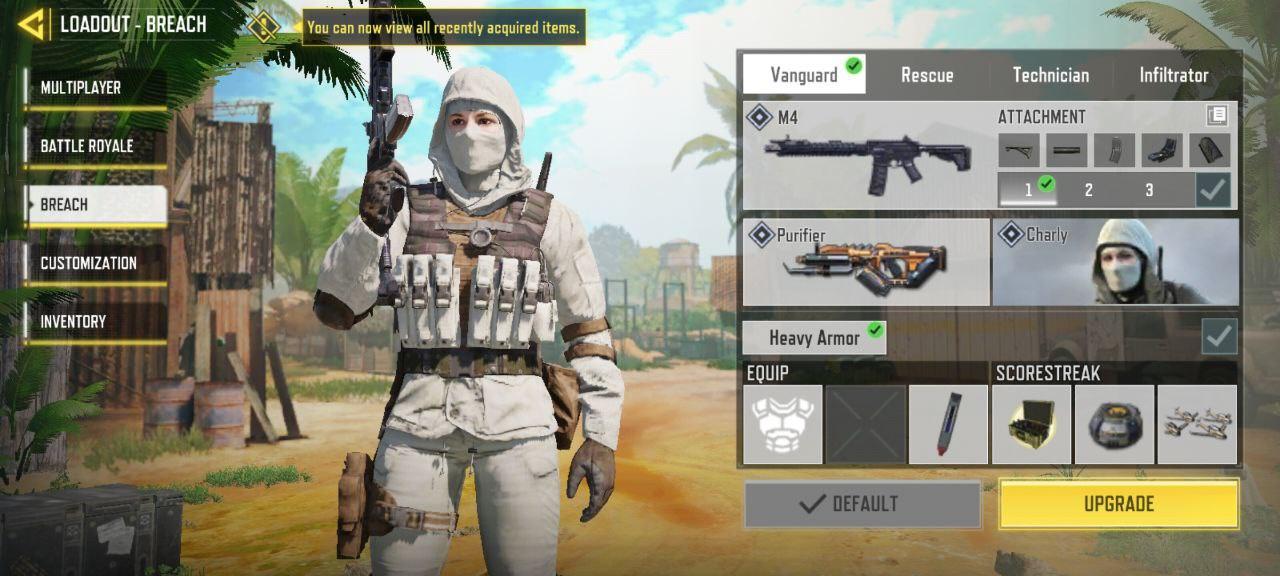Open the attachment list icon
Viewport: 1280px width, 576px height.
[1217, 116]
